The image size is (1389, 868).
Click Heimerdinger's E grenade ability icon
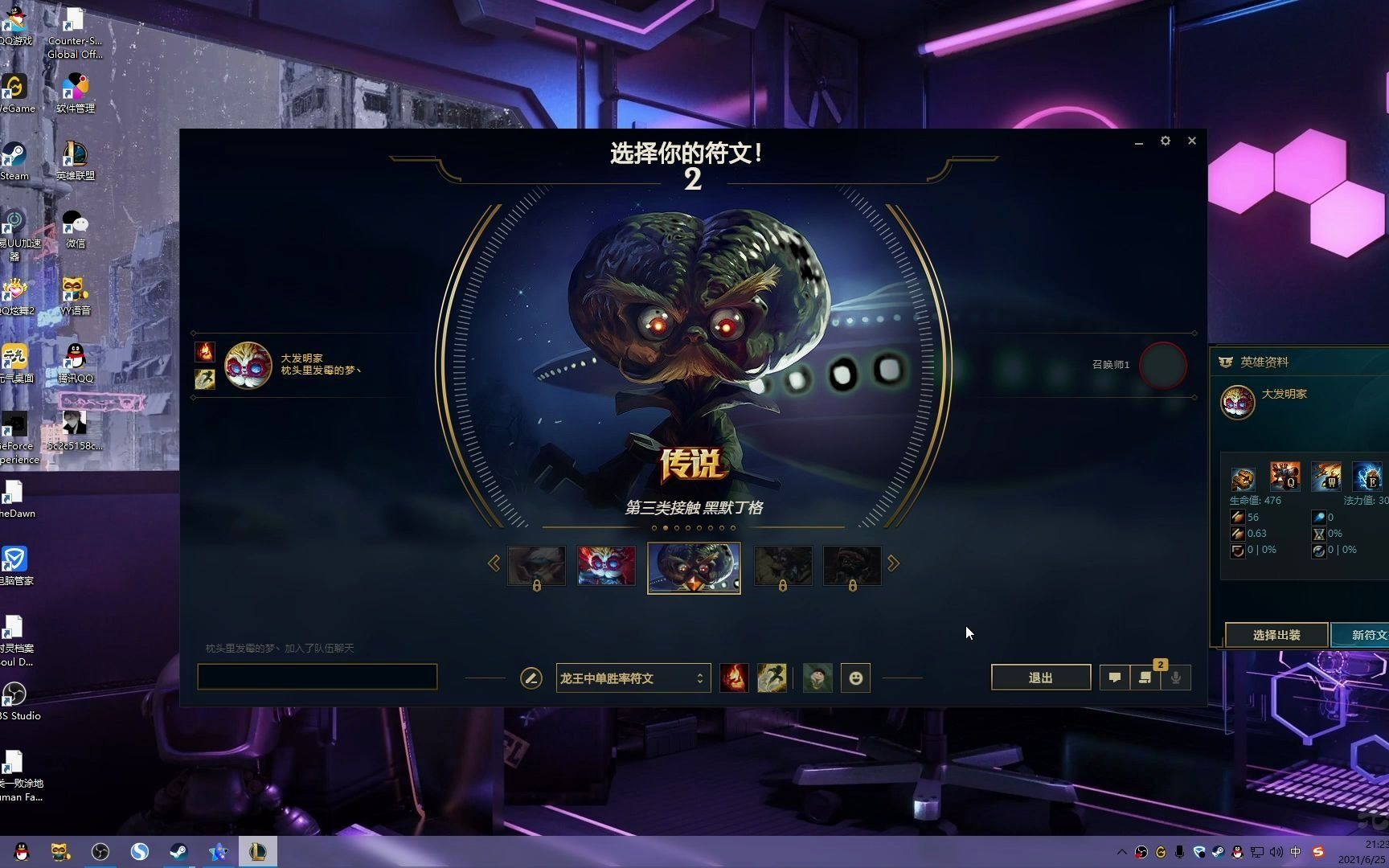click(1369, 476)
